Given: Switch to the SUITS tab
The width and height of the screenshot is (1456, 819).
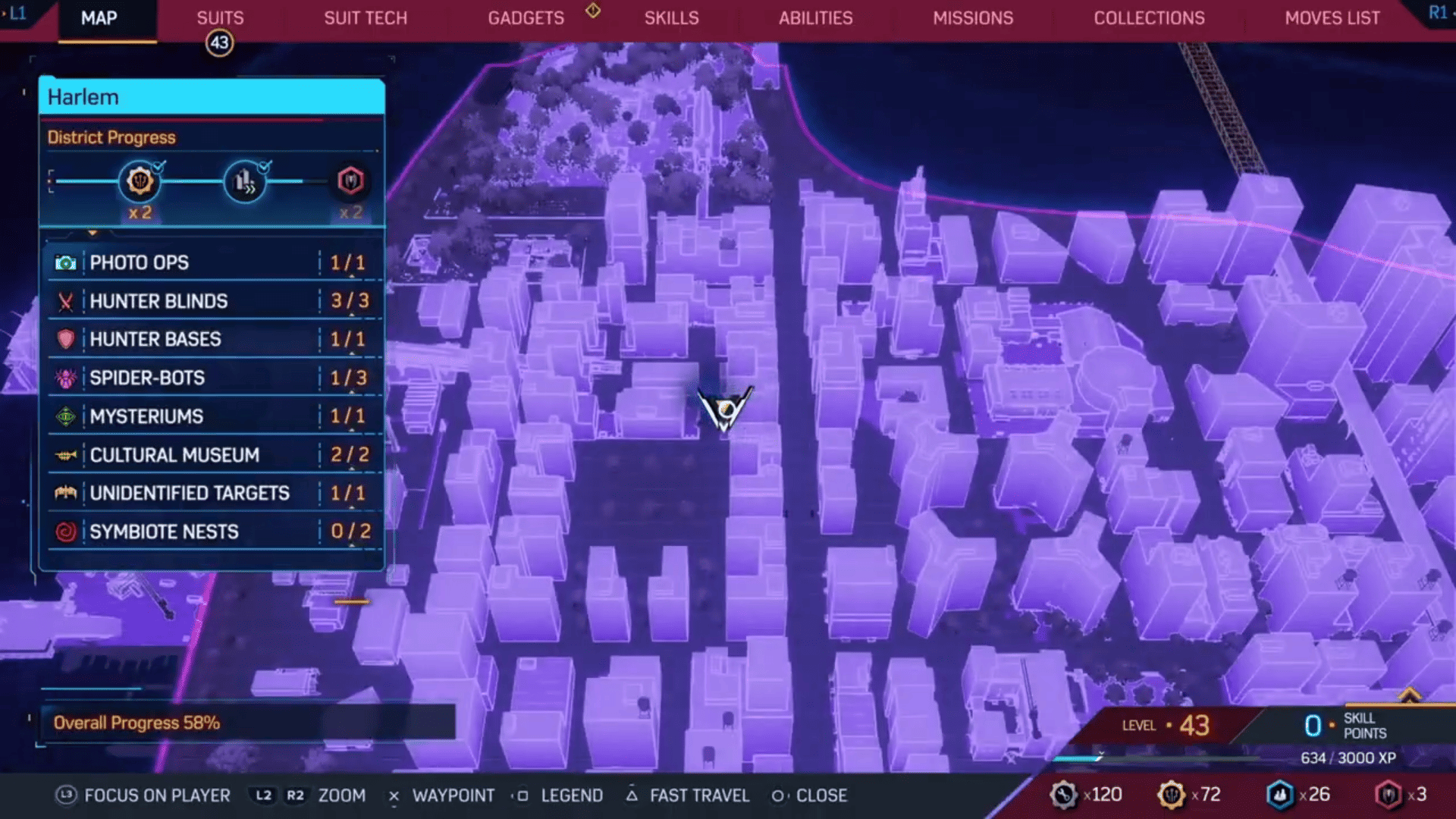Looking at the screenshot, I should (220, 17).
